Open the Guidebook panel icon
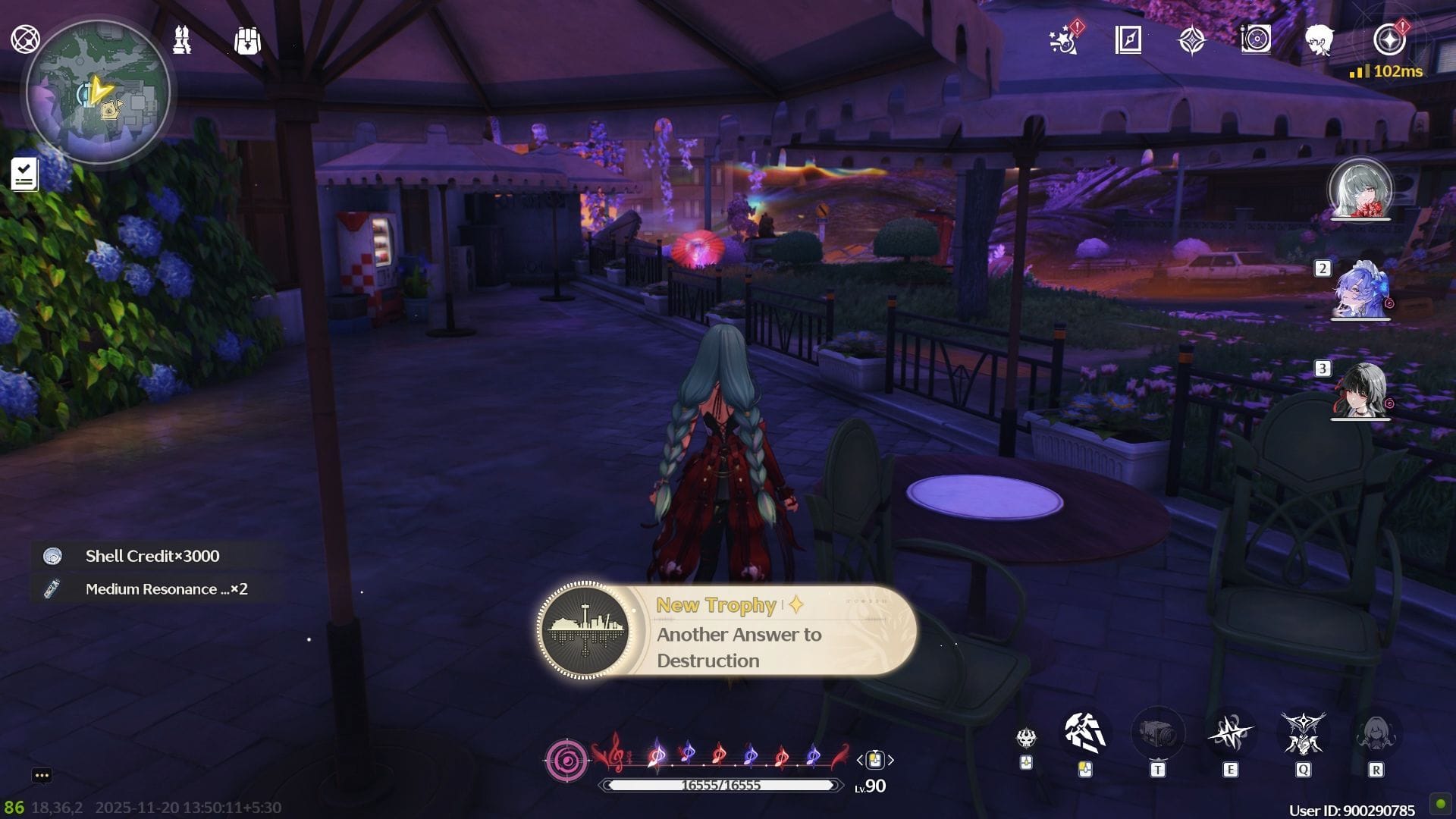This screenshot has height=819, width=1456. pyautogui.click(x=1129, y=42)
